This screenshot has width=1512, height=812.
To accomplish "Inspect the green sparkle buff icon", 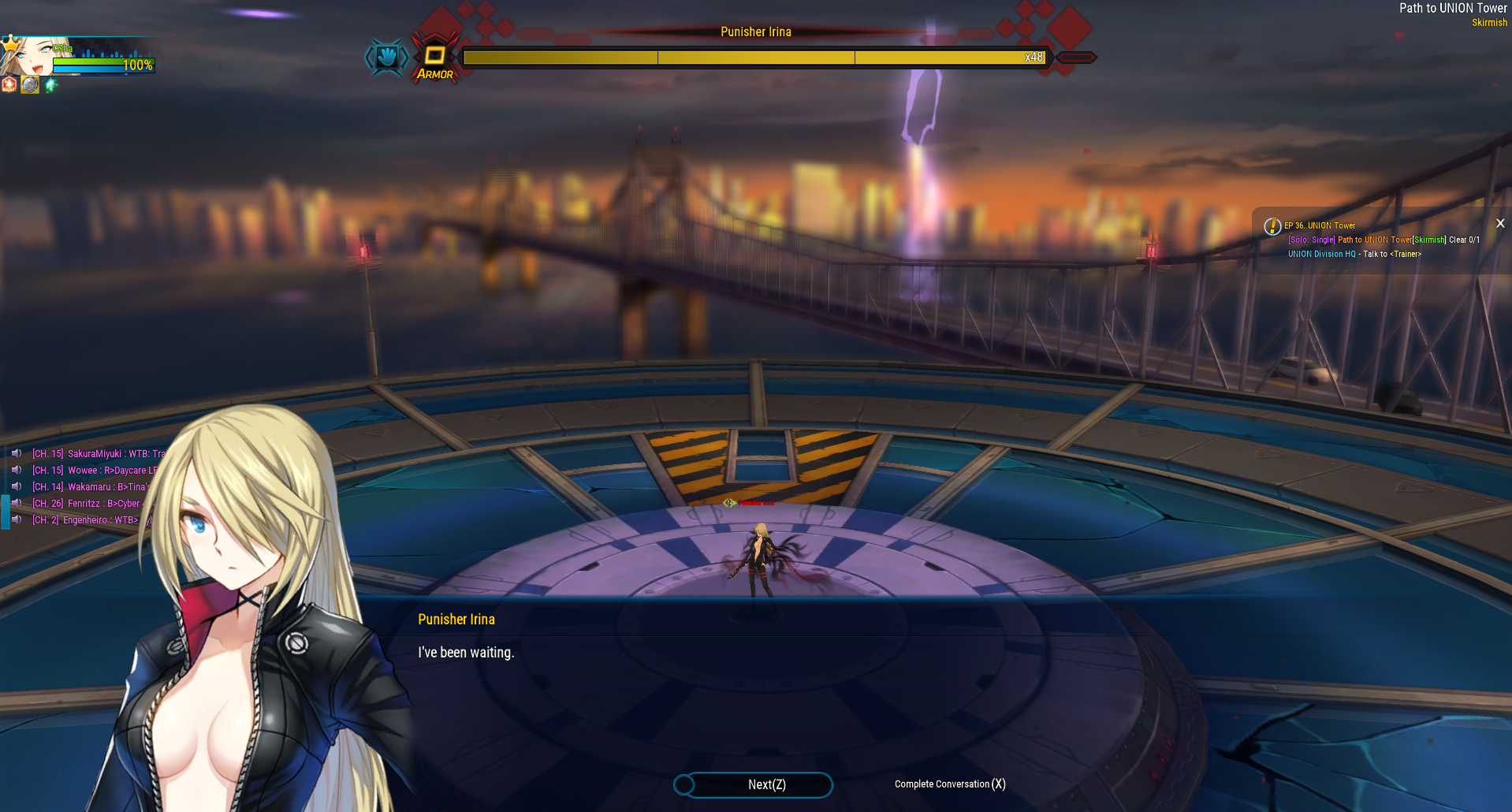I will pyautogui.click(x=50, y=84).
